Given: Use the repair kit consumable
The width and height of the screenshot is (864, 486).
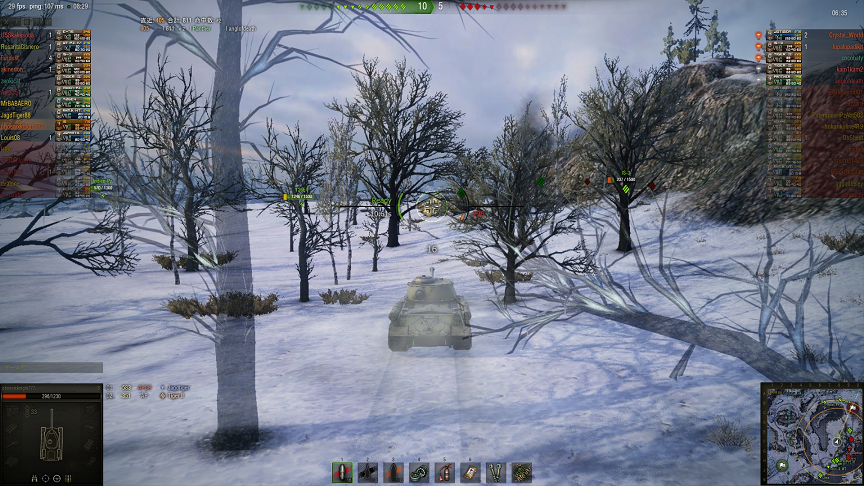Looking at the screenshot, I should coord(419,472).
